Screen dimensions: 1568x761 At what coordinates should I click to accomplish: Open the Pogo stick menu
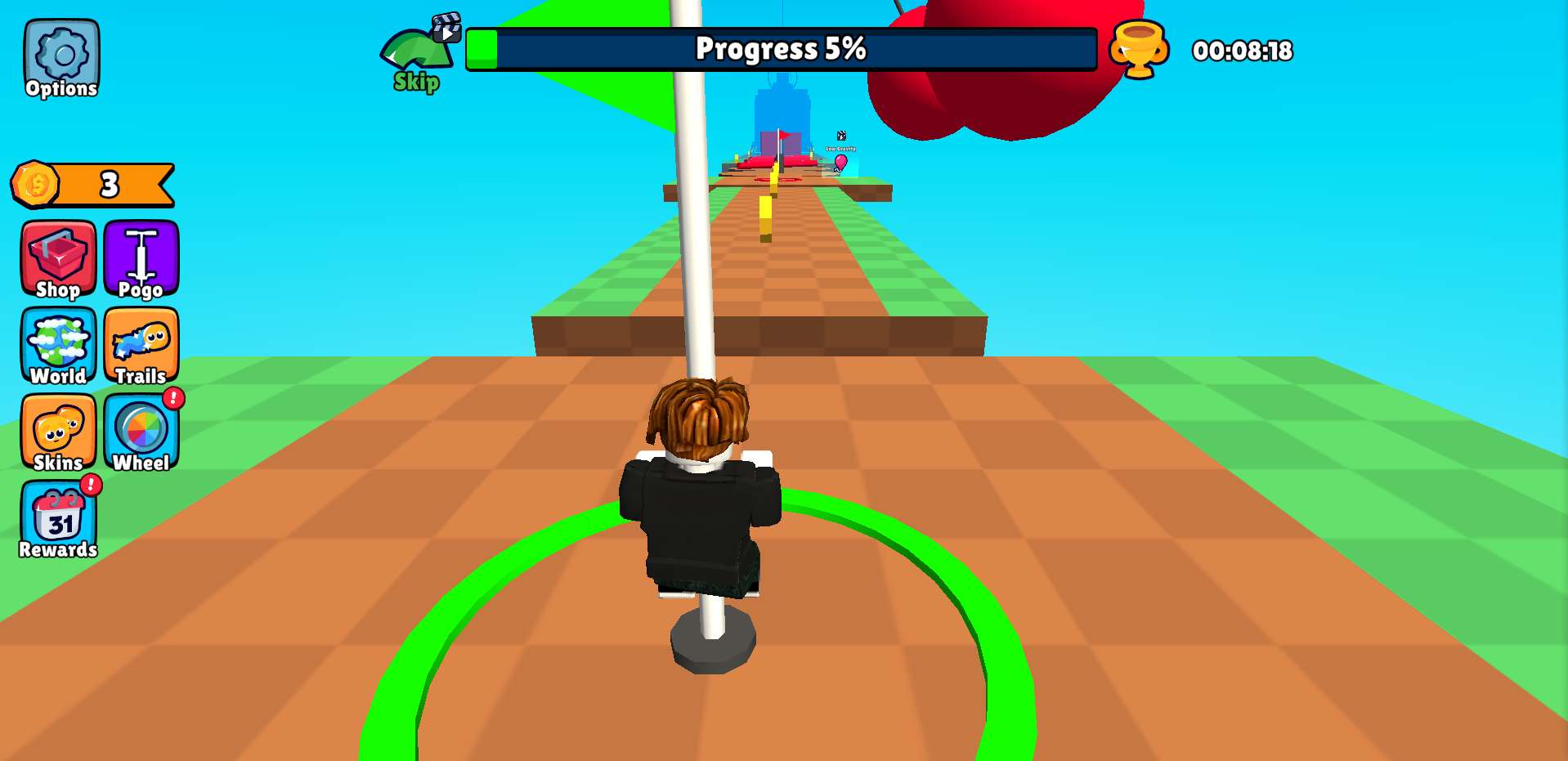[141, 259]
